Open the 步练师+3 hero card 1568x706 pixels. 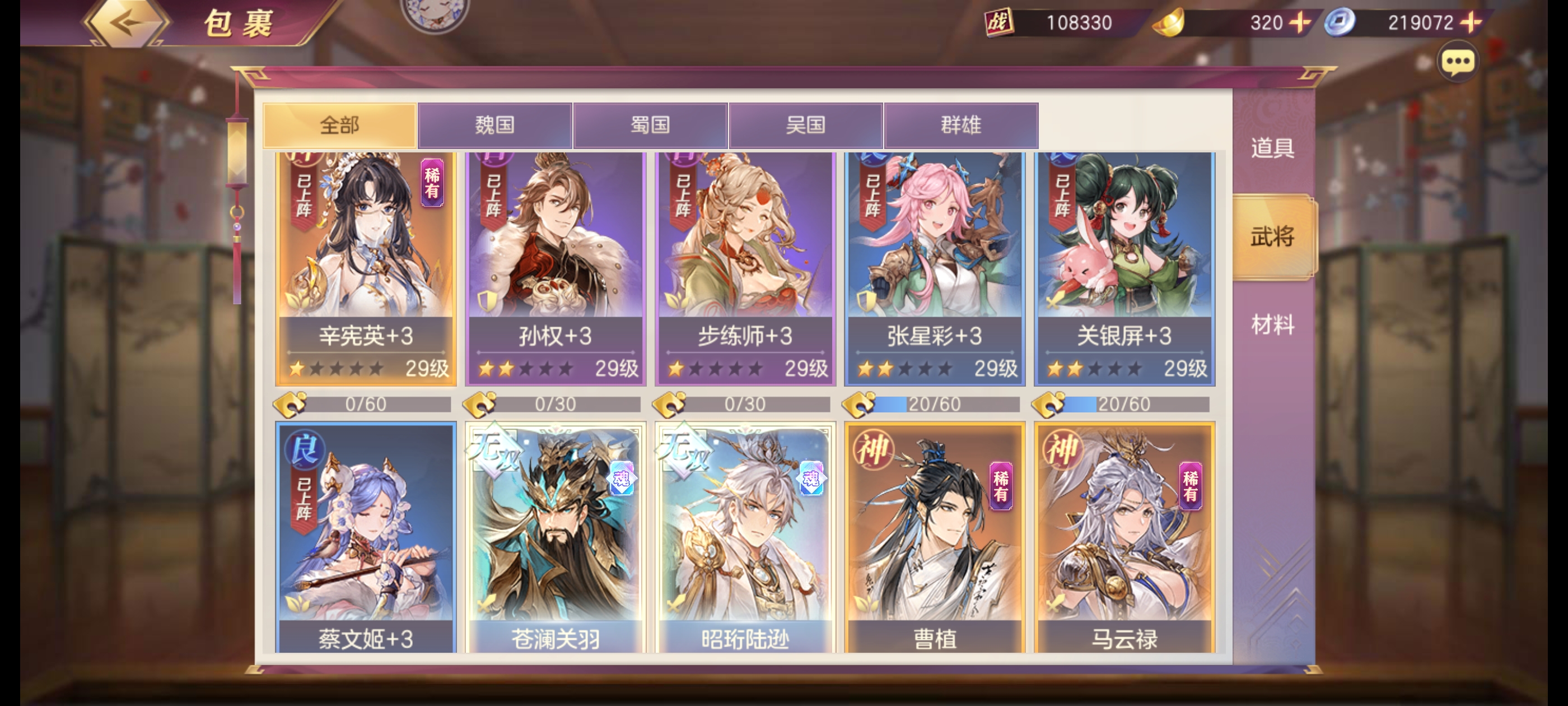click(745, 268)
